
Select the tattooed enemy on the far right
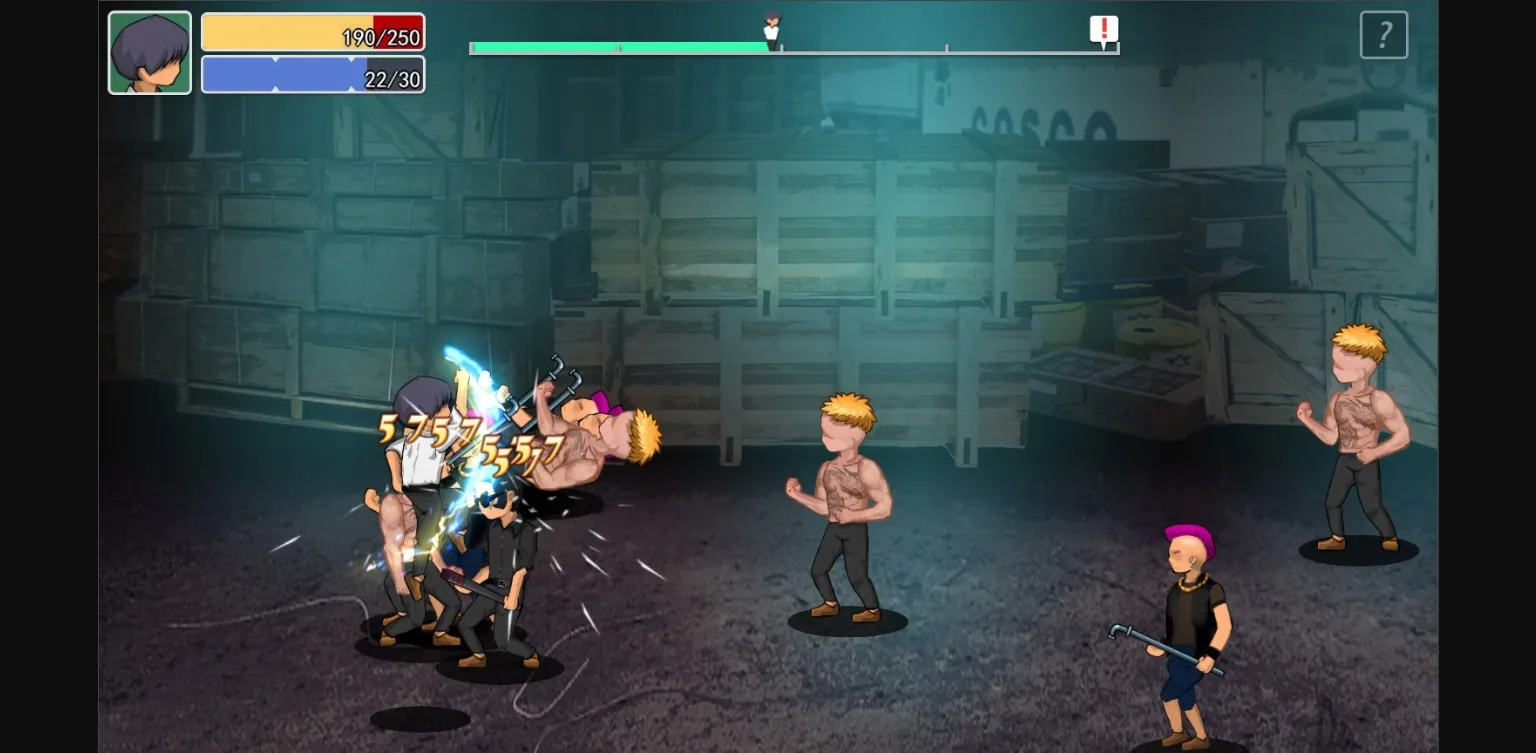[1355, 440]
